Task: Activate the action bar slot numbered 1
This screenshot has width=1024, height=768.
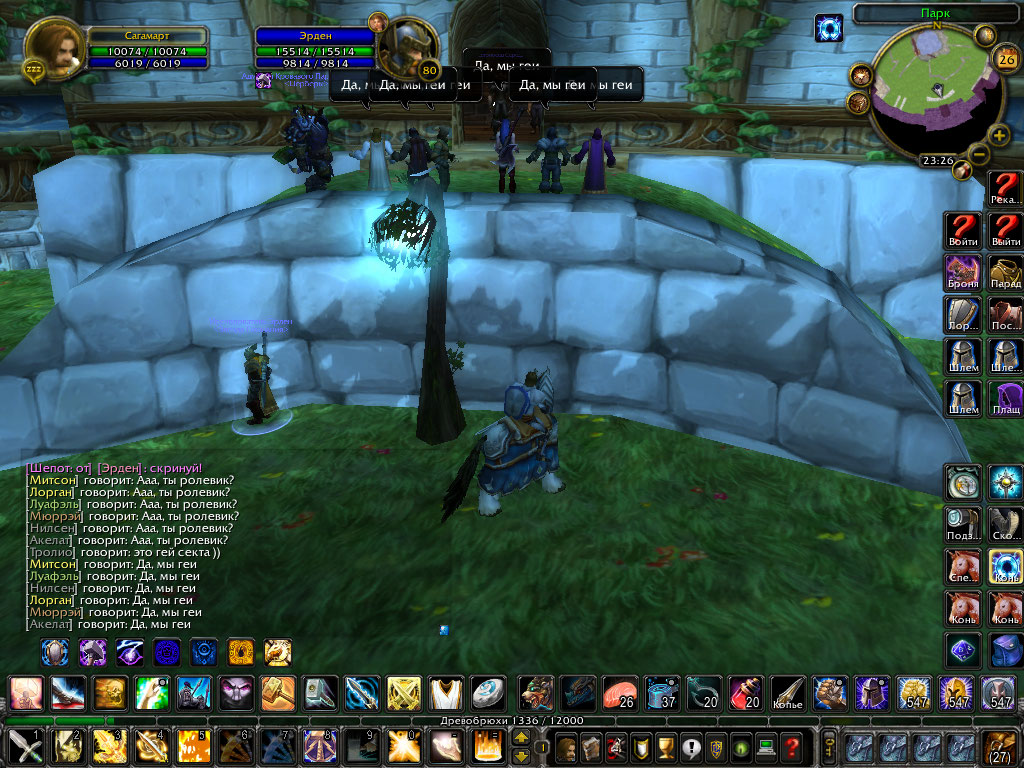Action: (x=23, y=746)
